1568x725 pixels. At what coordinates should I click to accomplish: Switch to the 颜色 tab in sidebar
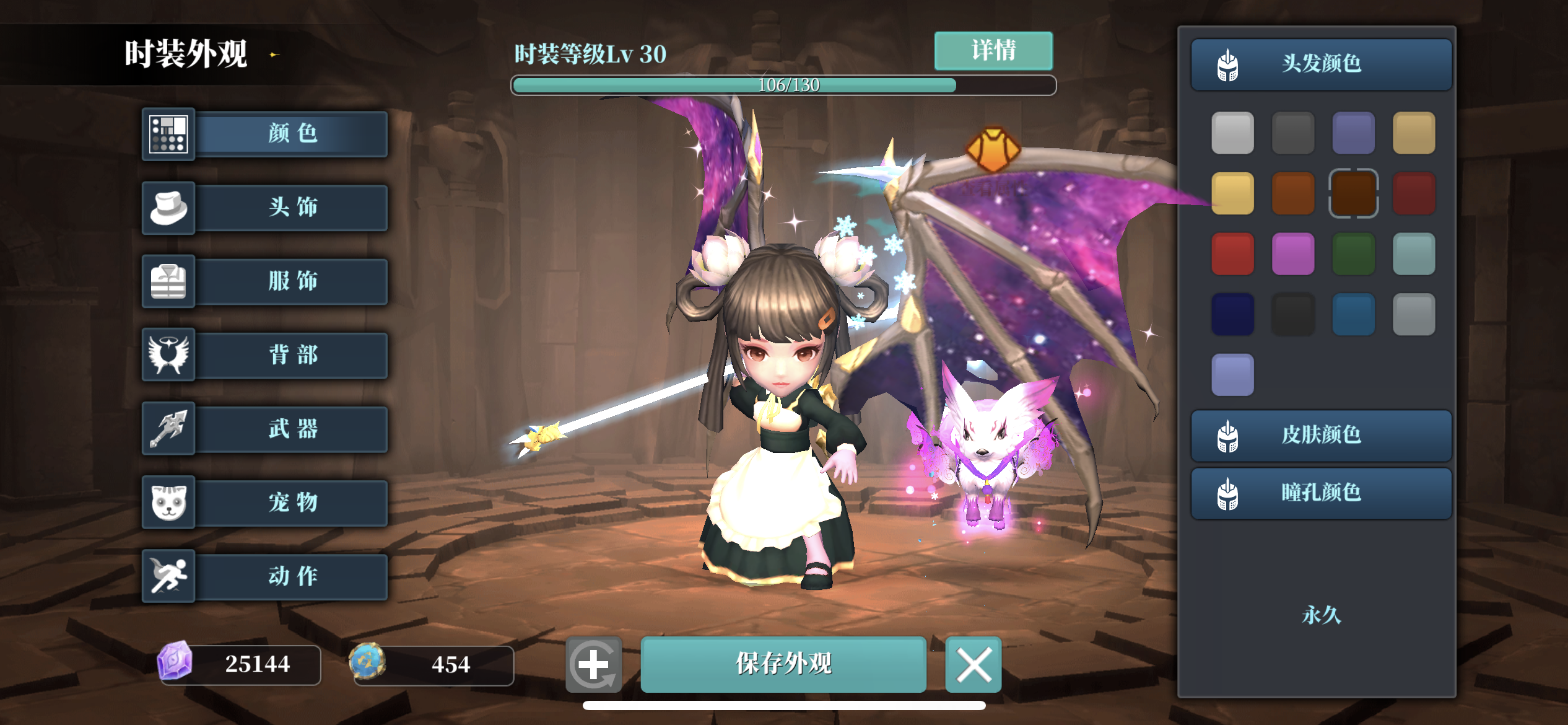click(x=291, y=134)
